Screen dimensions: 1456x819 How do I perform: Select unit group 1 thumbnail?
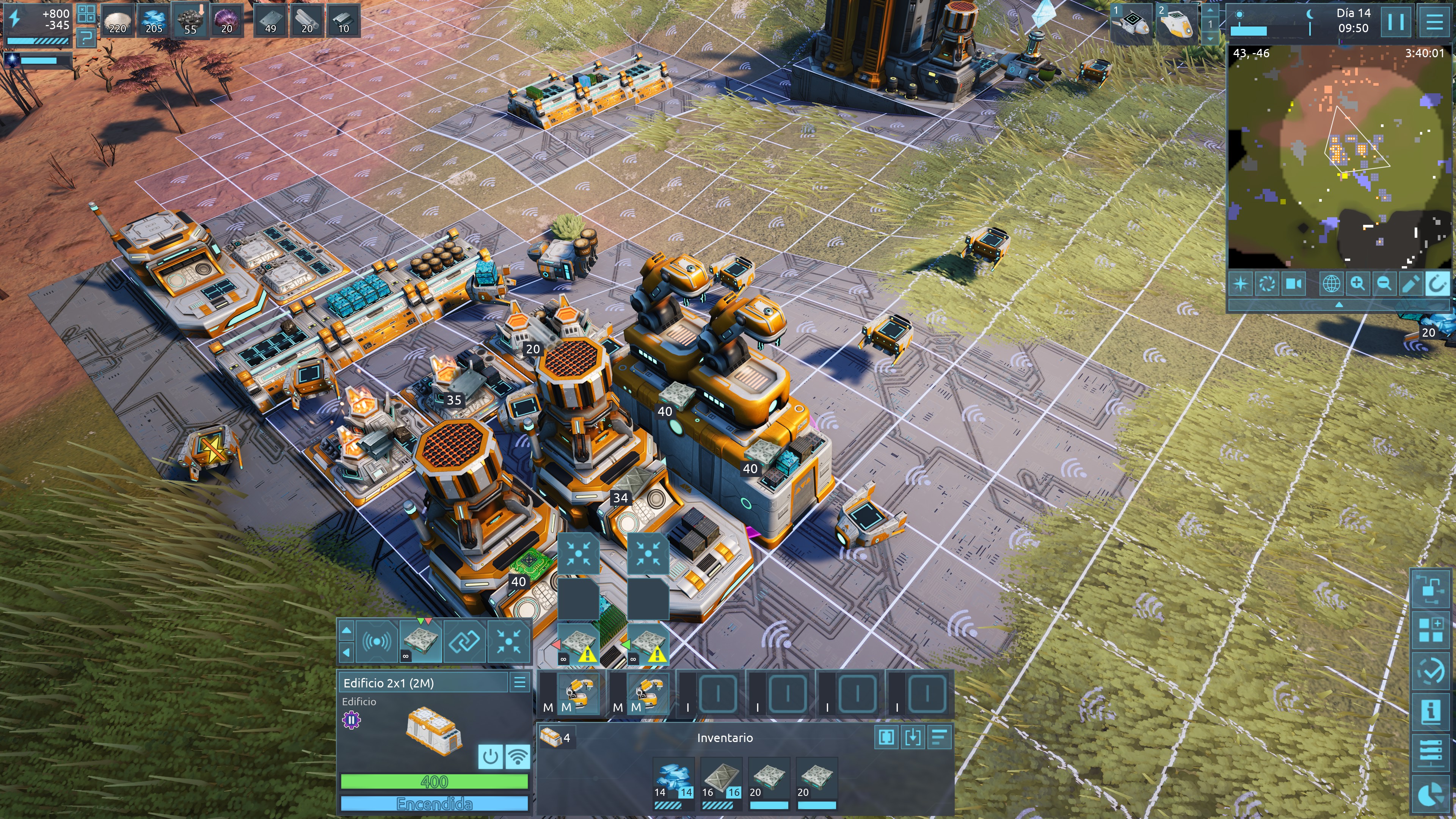1131,23
